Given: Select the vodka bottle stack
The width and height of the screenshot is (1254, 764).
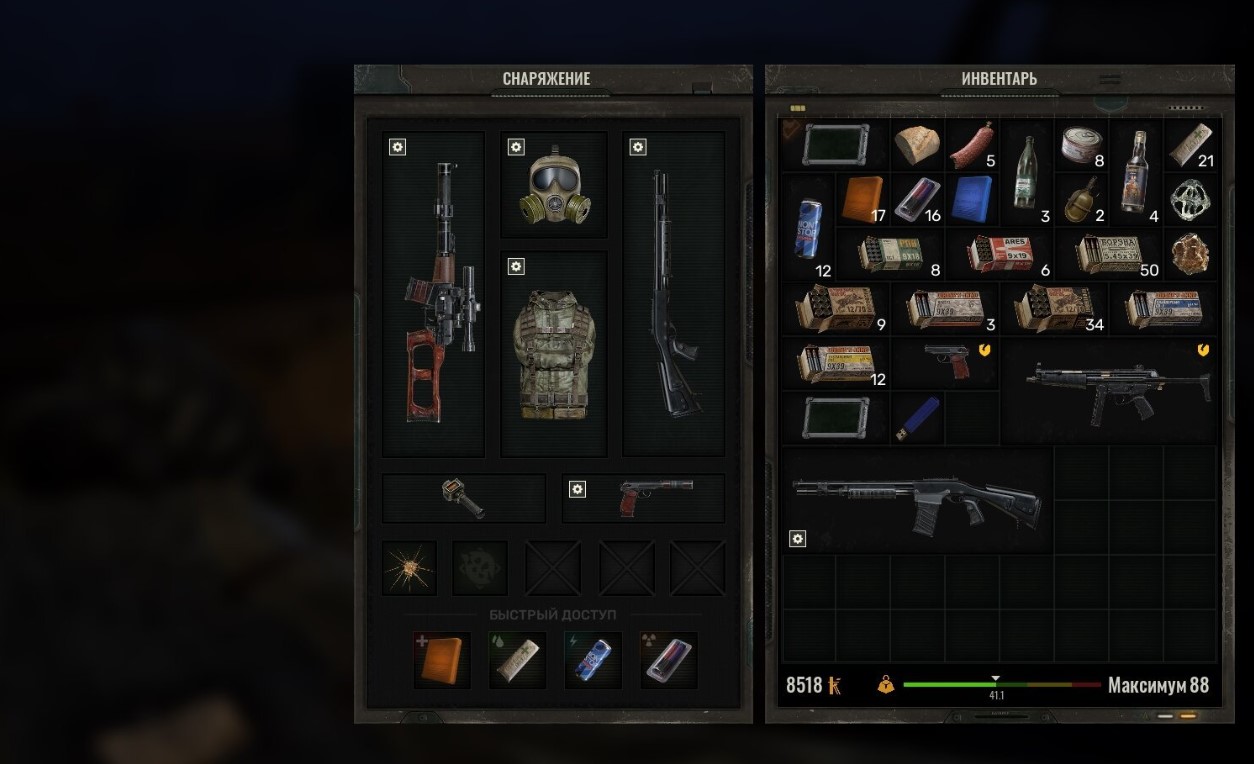Looking at the screenshot, I should [x=1135, y=172].
